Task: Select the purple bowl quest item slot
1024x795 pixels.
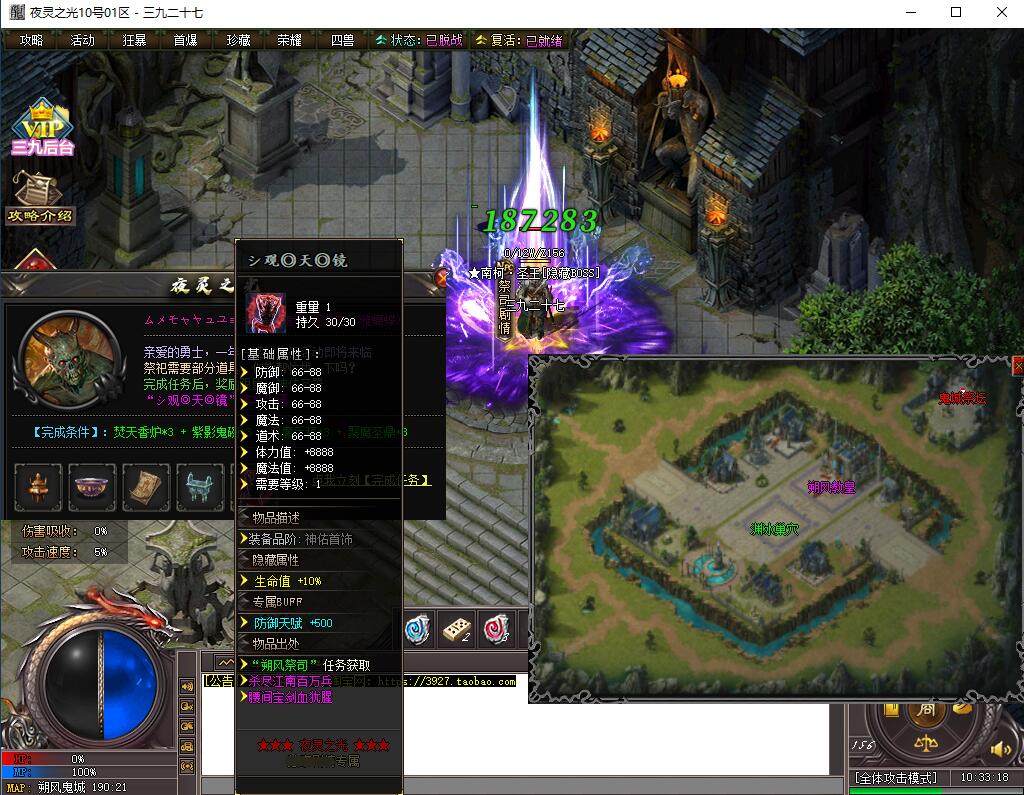Action: 93,487
